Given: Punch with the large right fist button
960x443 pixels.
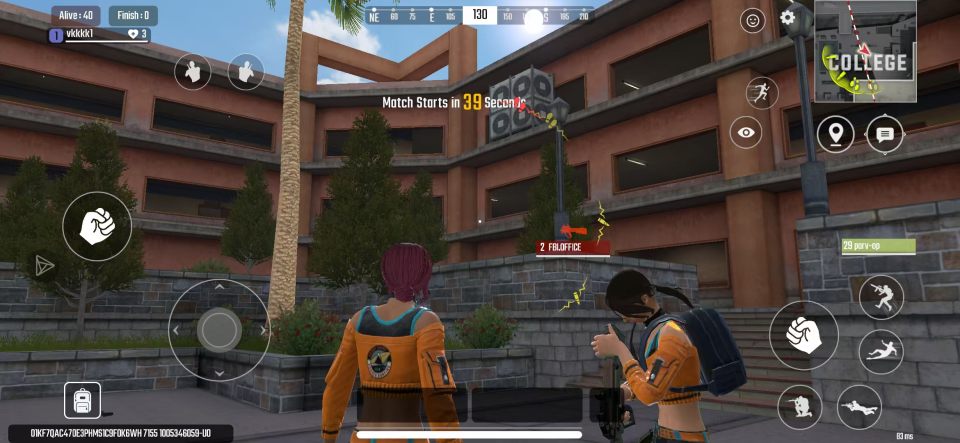Looking at the screenshot, I should (x=803, y=334).
